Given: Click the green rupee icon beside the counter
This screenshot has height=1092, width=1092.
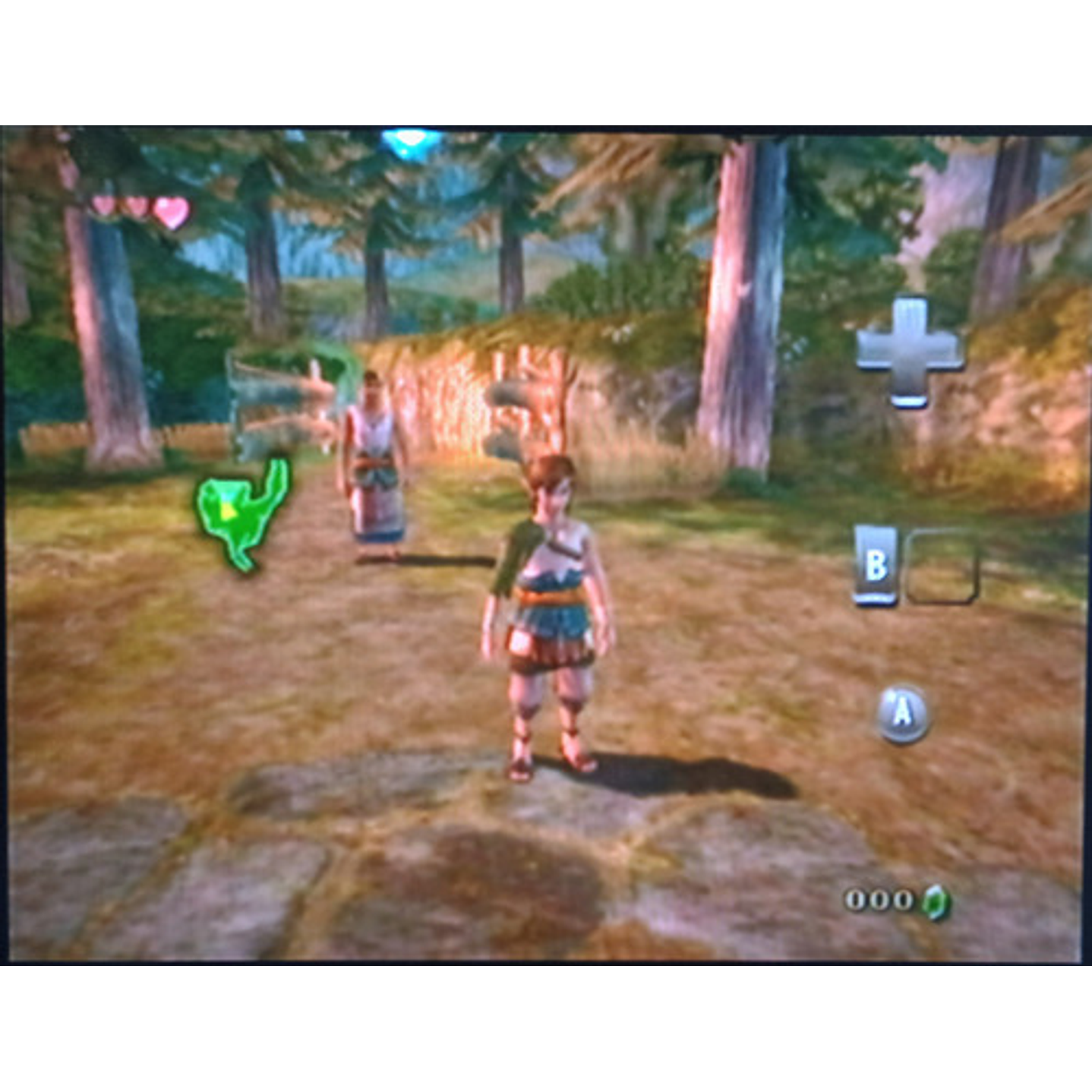Looking at the screenshot, I should (934, 902).
